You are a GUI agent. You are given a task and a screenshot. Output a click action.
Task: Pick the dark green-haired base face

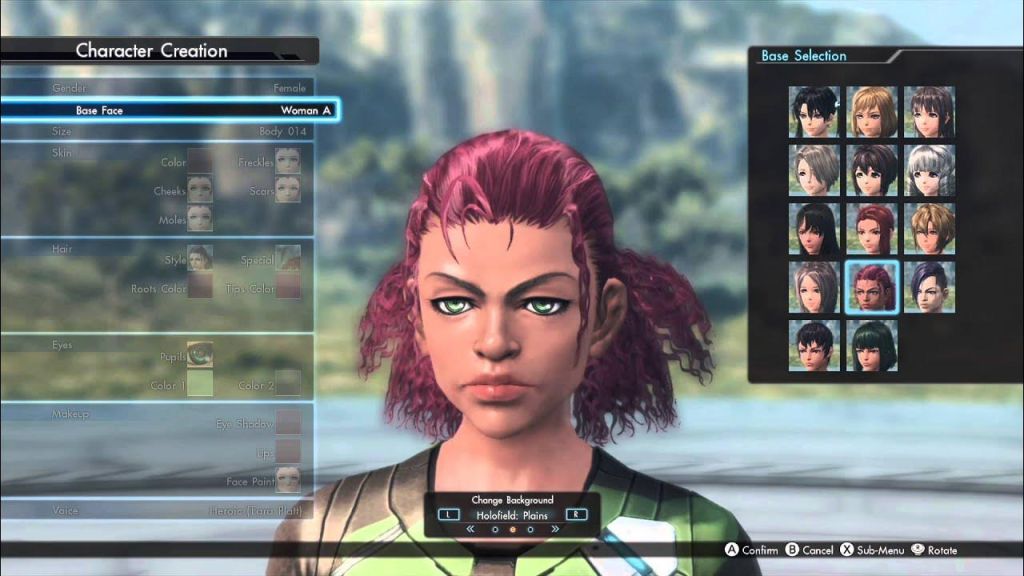pyautogui.click(x=872, y=345)
